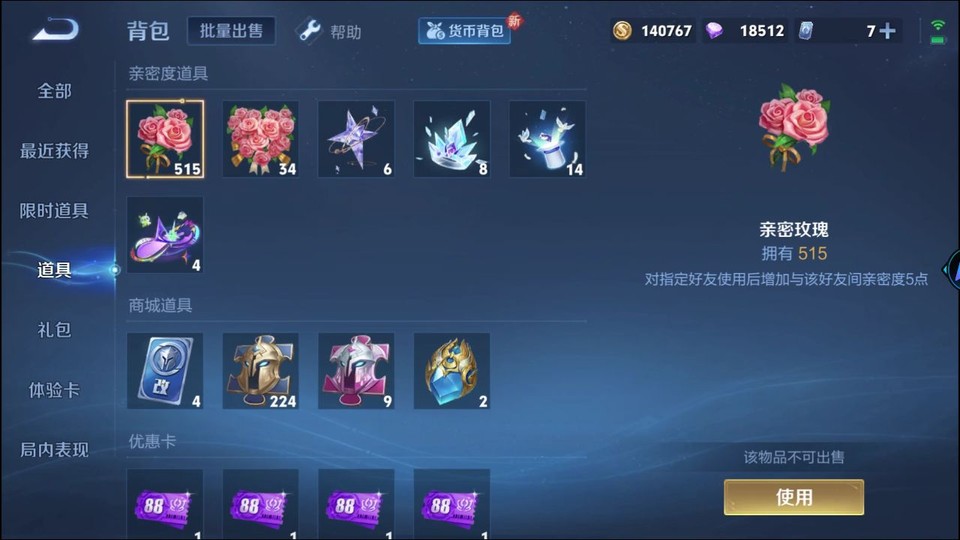Image resolution: width=960 pixels, height=540 pixels.
Task: Select the pink helmet puzzle piece item
Action: (356, 371)
